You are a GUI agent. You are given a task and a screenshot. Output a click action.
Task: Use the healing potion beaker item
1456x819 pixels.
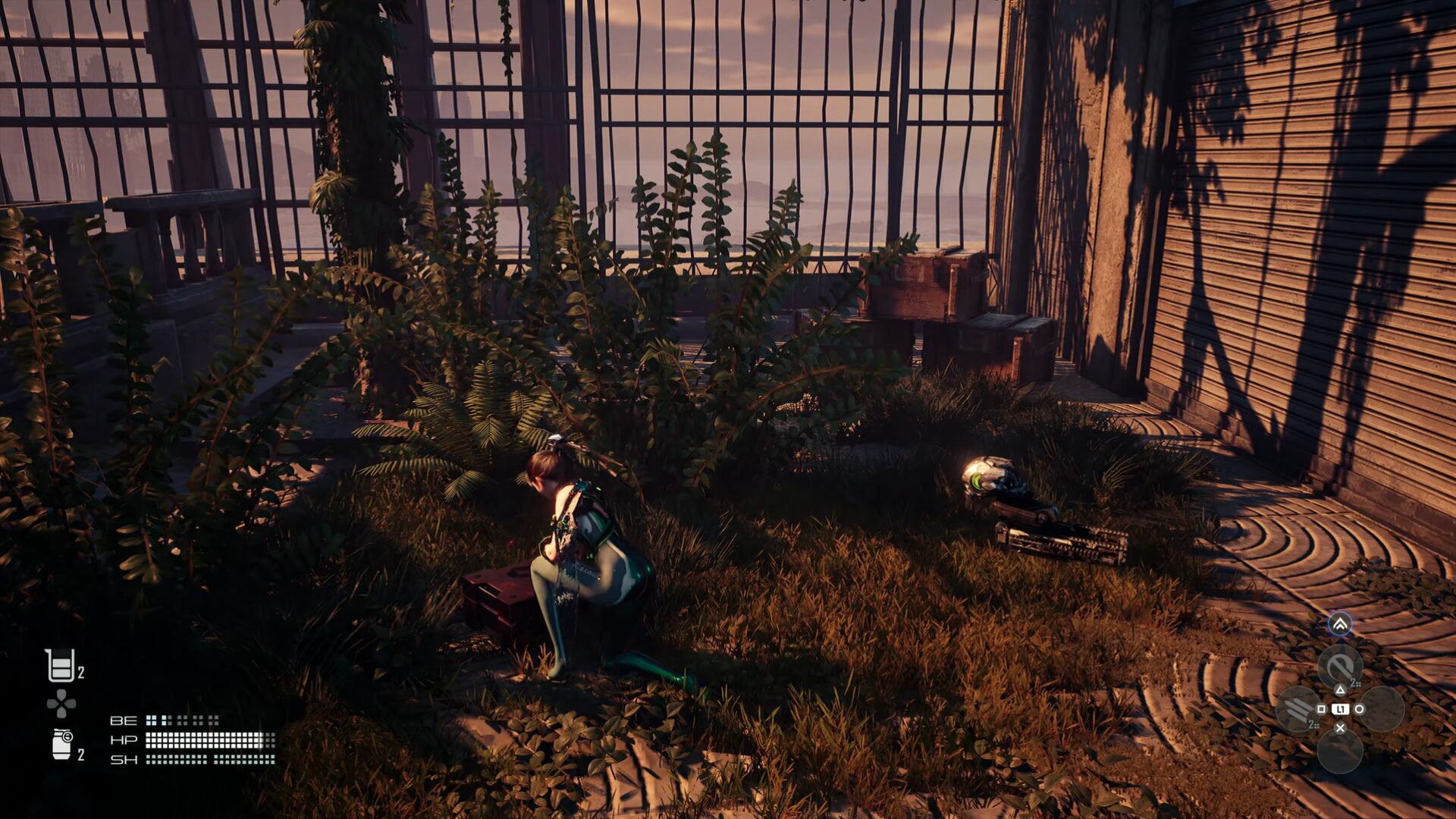[x=61, y=666]
